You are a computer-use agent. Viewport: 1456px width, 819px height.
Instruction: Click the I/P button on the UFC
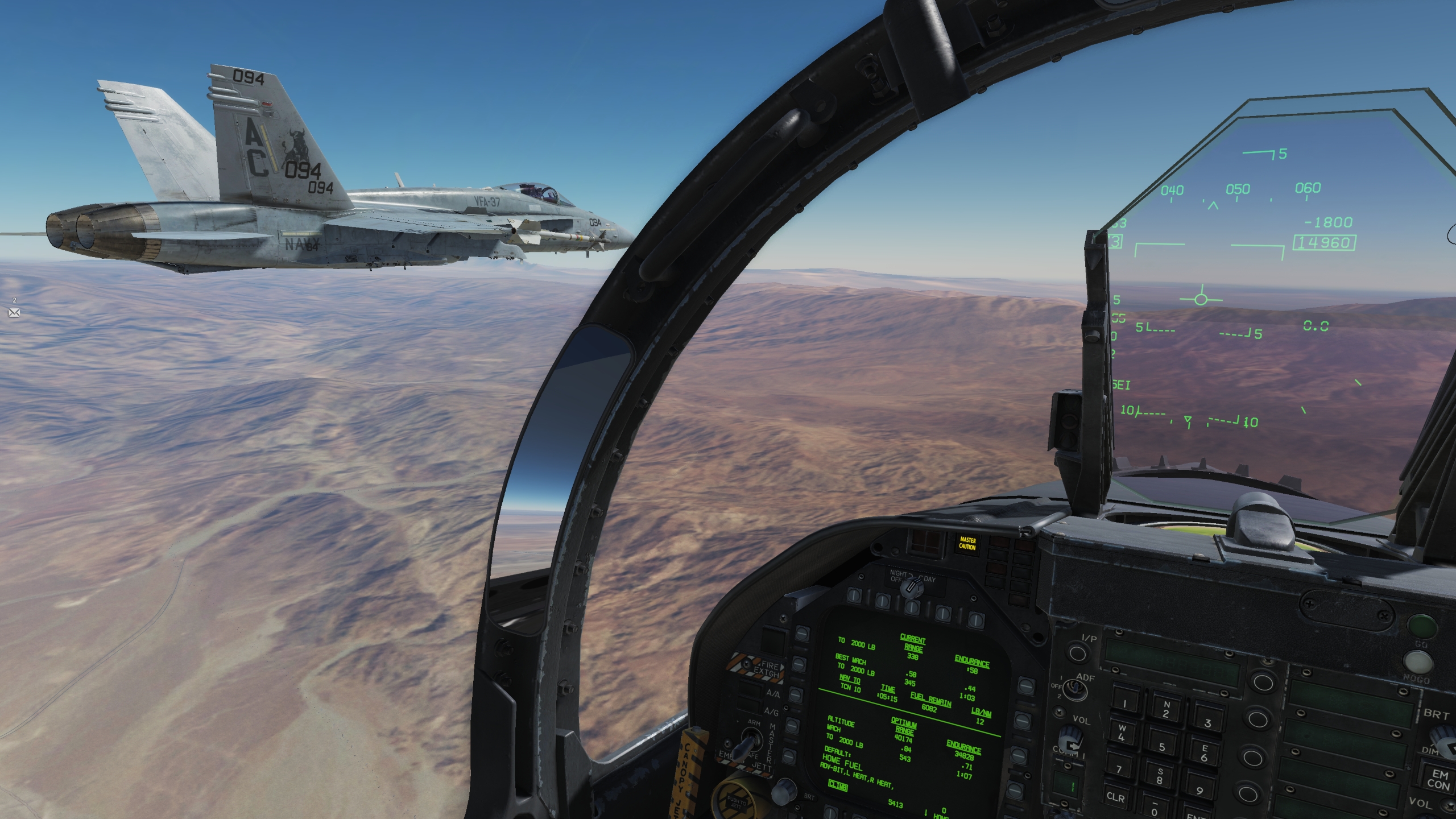pos(1077,653)
